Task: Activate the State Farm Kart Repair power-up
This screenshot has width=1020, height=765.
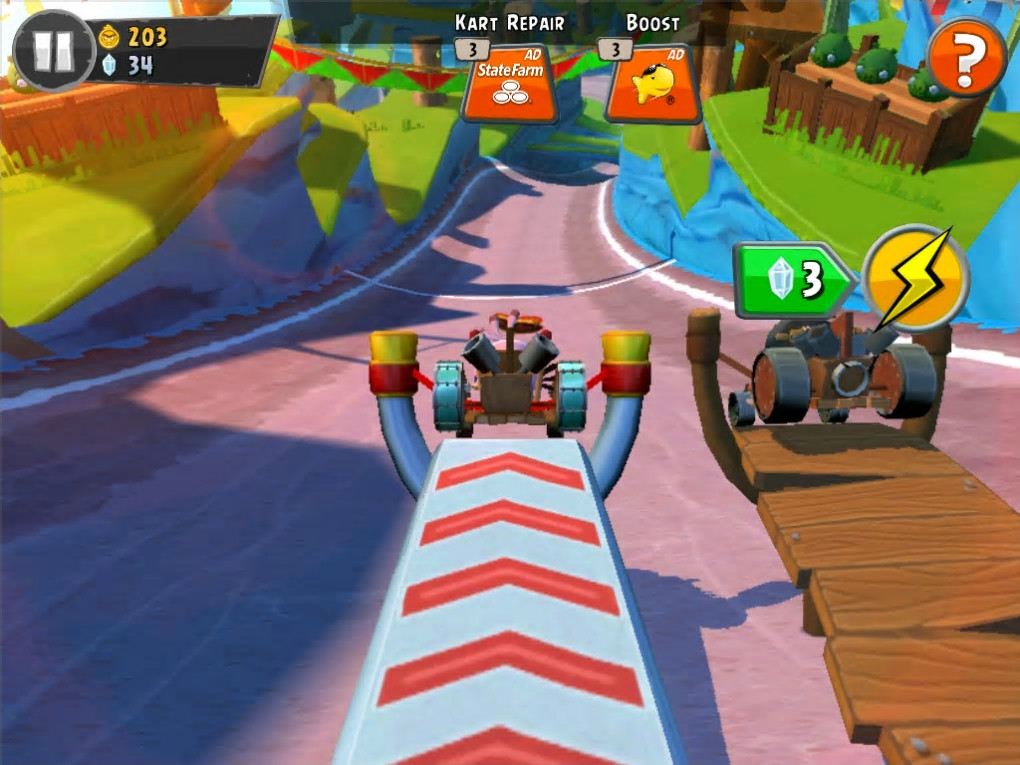Action: point(510,83)
